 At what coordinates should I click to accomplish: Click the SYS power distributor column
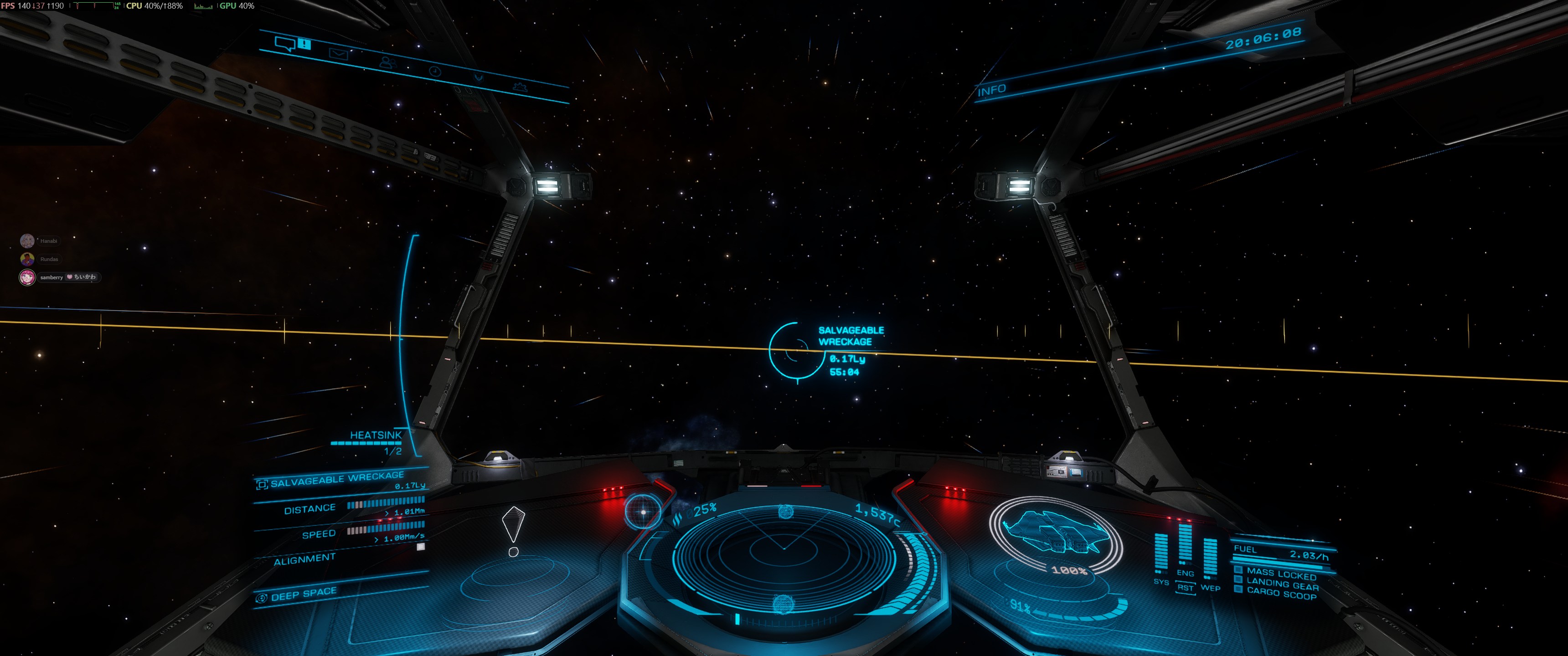(1161, 555)
